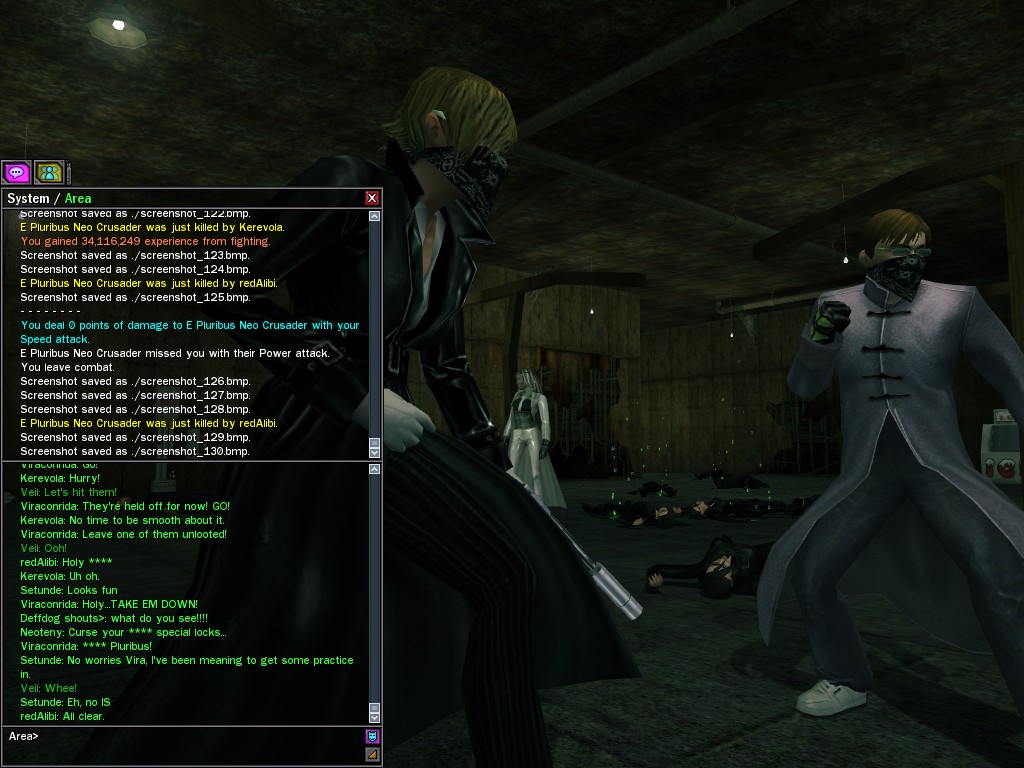Viewport: 1024px width, 768px height.
Task: Click the System log scroll-down arrow
Action: coord(374,453)
